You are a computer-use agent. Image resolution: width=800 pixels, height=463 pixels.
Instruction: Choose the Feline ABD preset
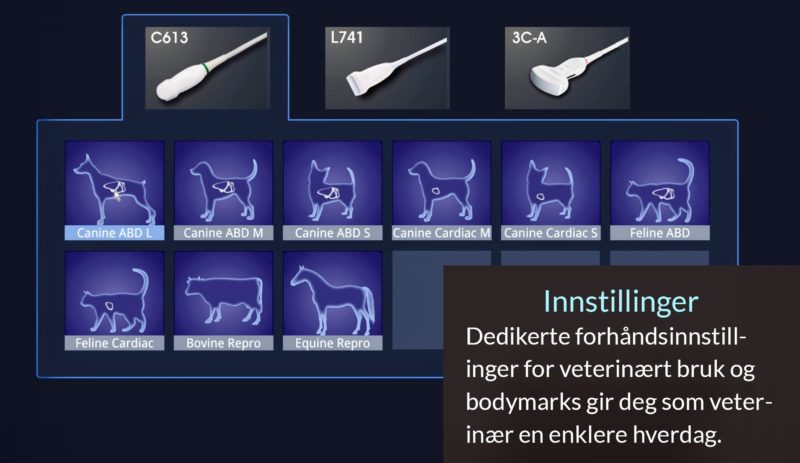pos(660,190)
